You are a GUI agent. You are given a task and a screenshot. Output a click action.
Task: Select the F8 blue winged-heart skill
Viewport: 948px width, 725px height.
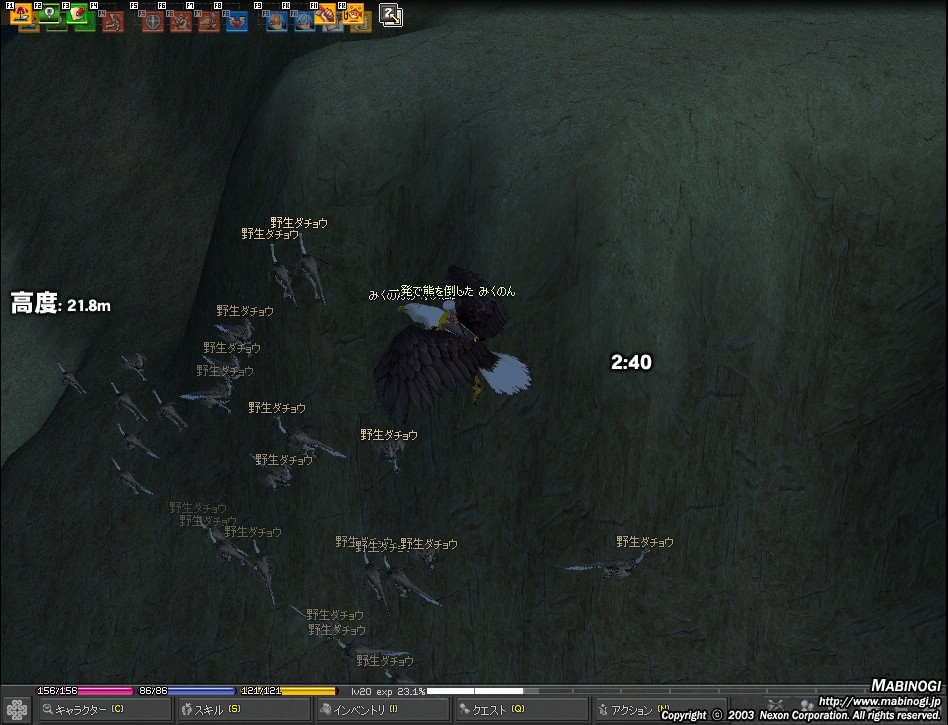coord(236,19)
